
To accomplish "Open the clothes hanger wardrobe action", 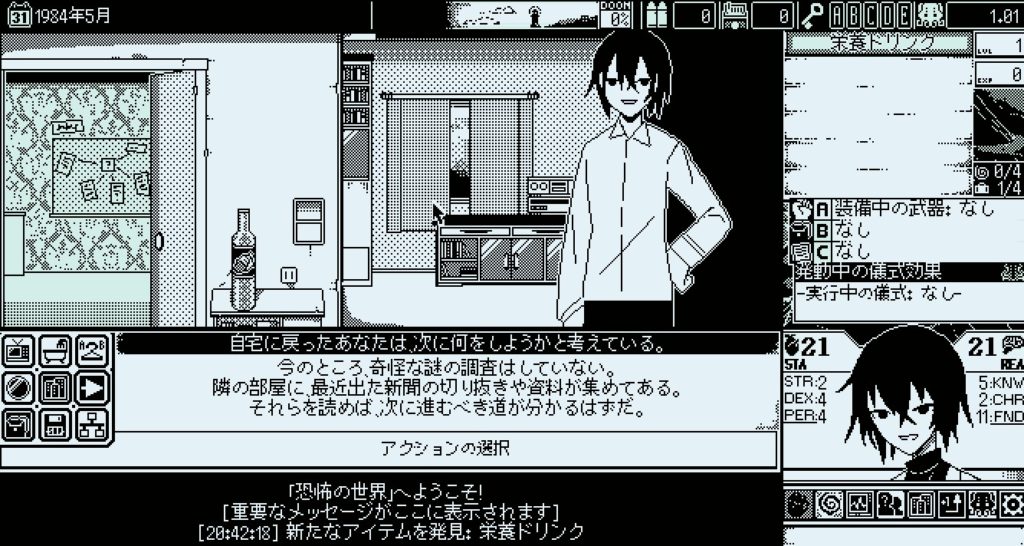I will pyautogui.click(x=91, y=351).
